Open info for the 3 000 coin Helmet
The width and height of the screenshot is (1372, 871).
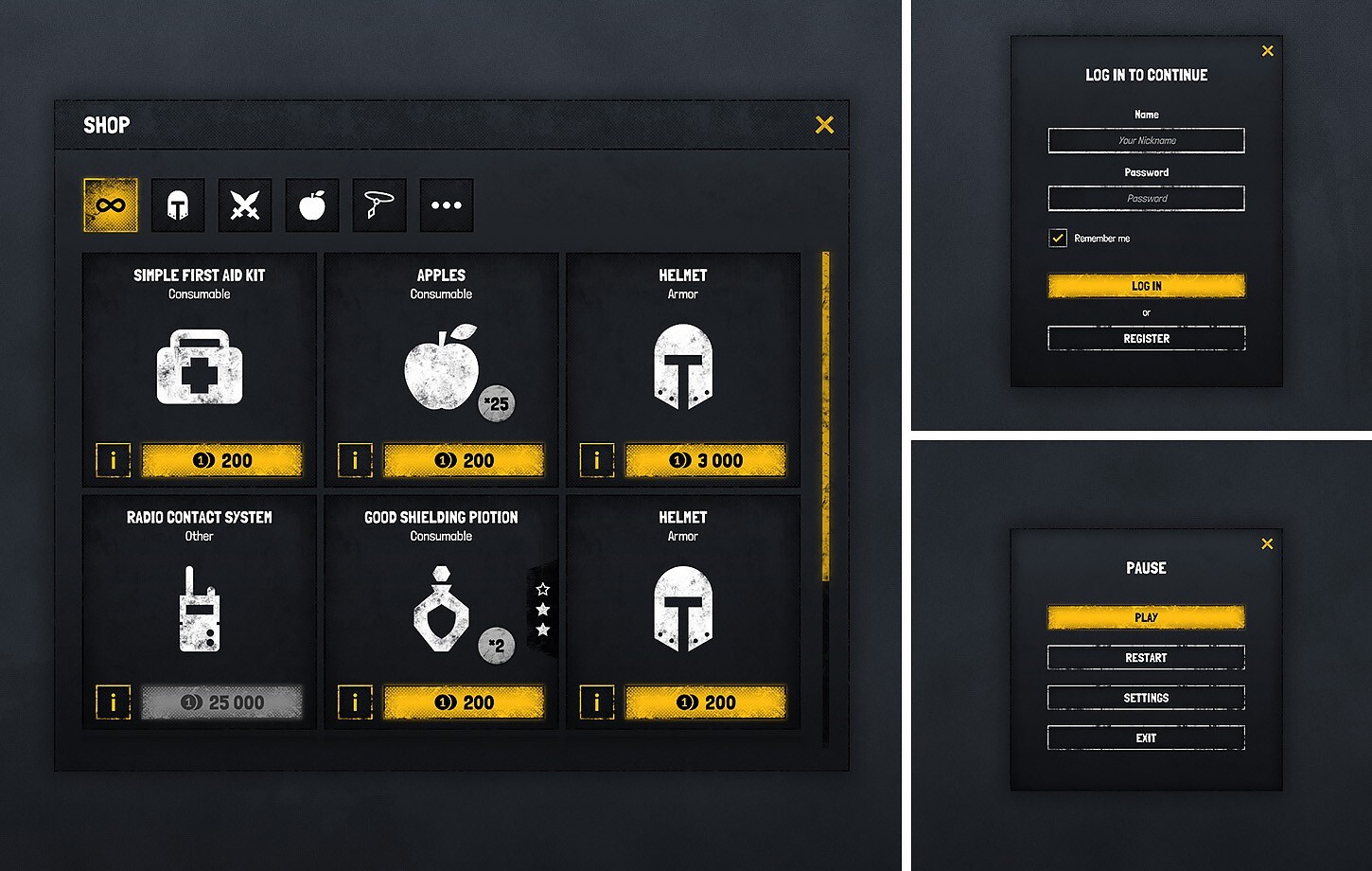[596, 460]
